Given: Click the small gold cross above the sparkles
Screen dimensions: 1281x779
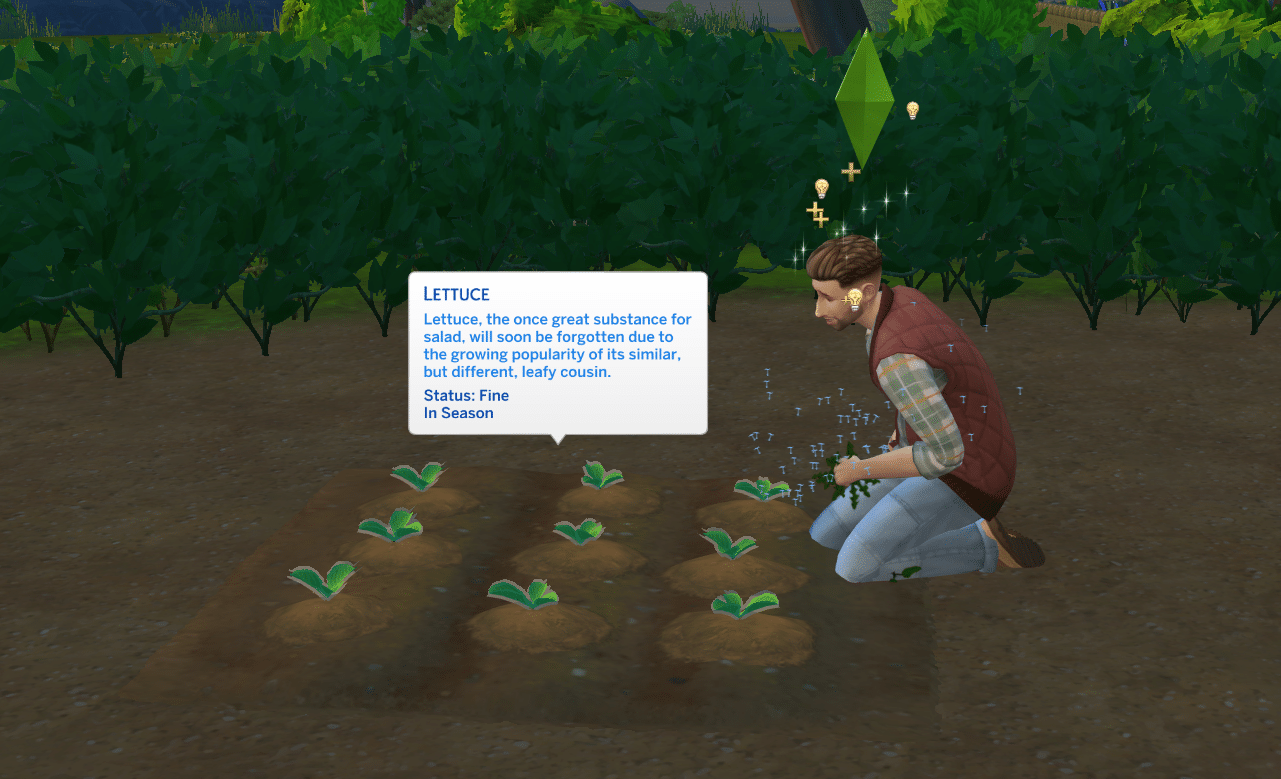Looking at the screenshot, I should point(851,170).
